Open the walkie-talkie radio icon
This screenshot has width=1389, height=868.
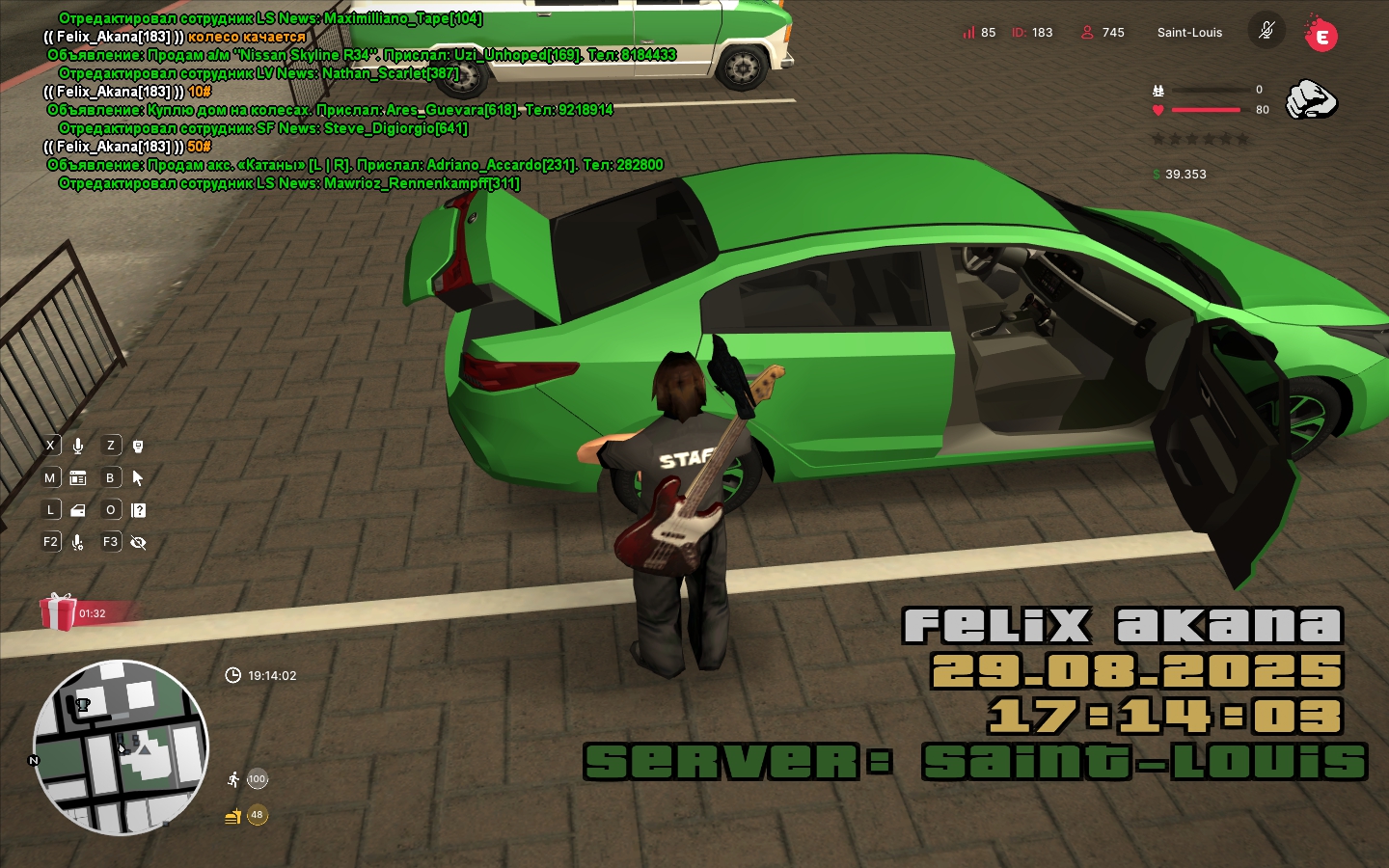(138, 446)
